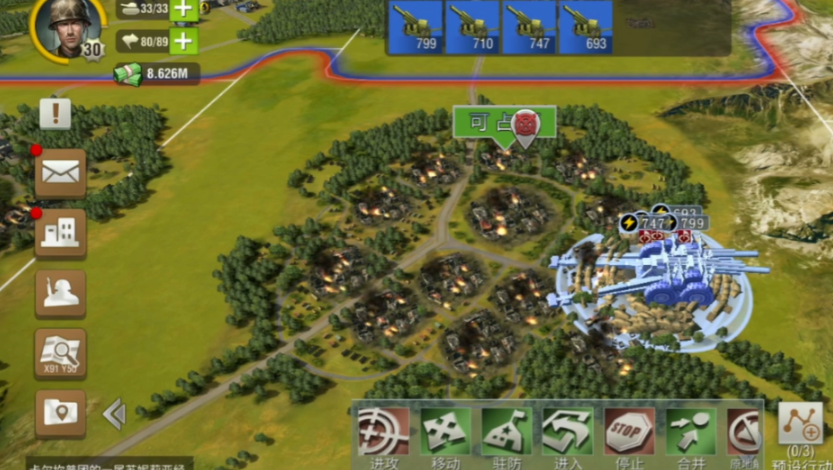
Task: Open the exclamation mark alert notice
Action: tap(55, 113)
